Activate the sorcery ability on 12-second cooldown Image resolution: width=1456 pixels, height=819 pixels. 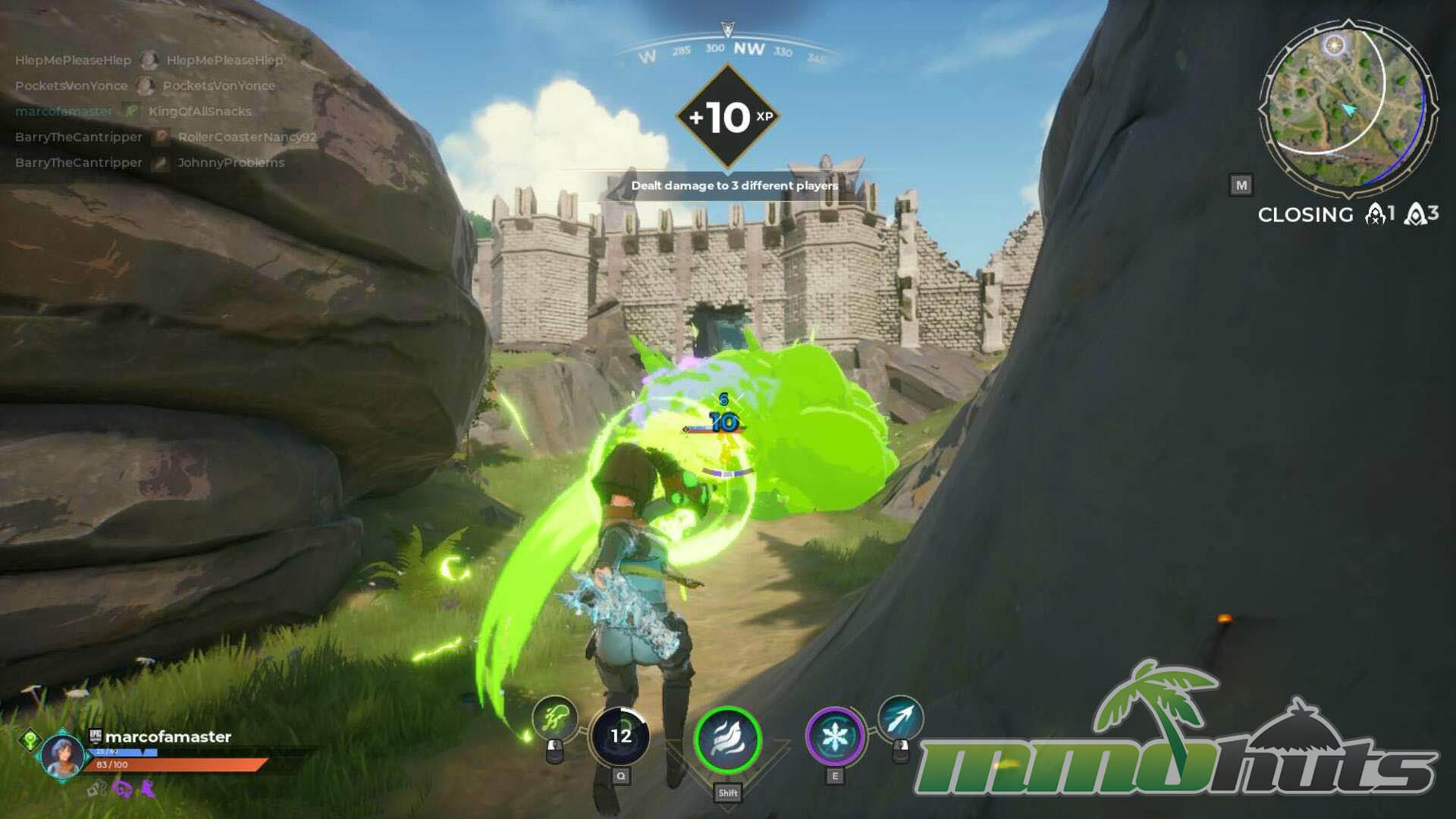[620, 736]
